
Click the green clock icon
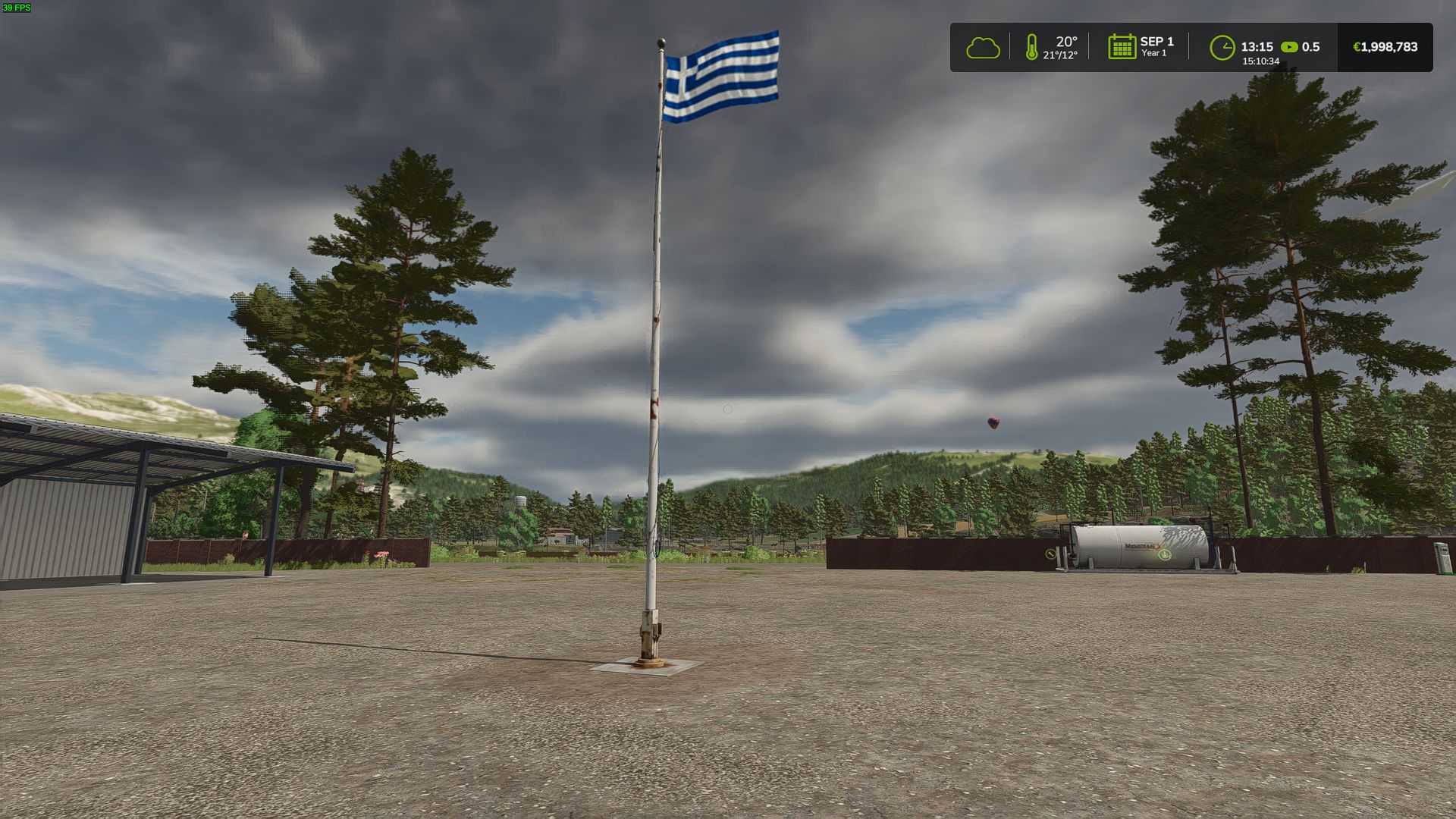click(1222, 48)
